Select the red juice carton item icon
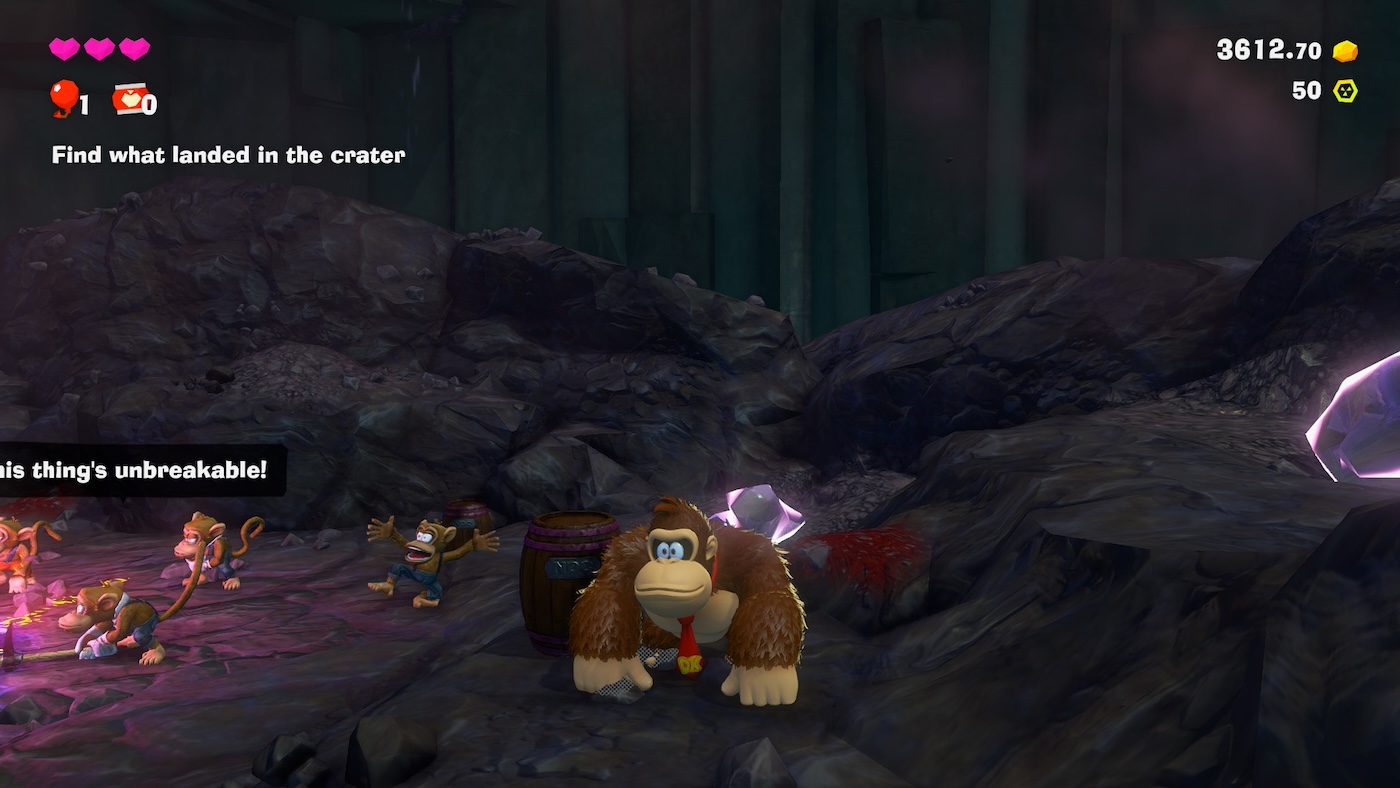Viewport: 1400px width, 788px height. coord(129,98)
